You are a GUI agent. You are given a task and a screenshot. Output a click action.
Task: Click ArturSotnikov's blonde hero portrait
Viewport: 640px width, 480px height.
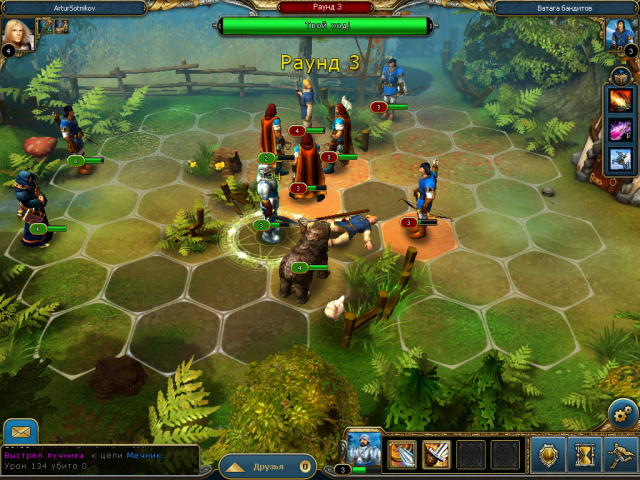[x=22, y=35]
